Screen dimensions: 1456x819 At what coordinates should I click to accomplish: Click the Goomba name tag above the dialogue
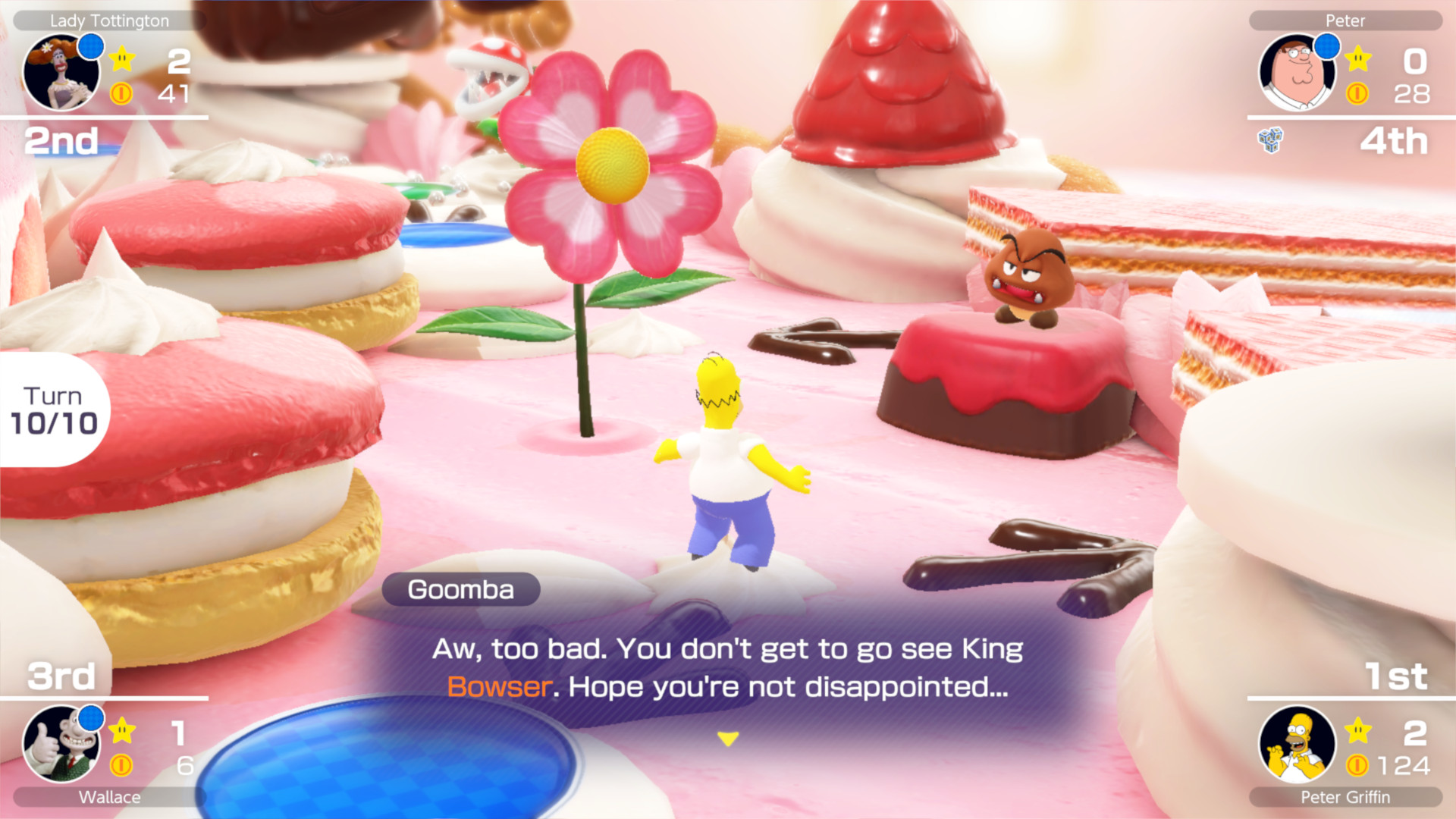point(461,590)
